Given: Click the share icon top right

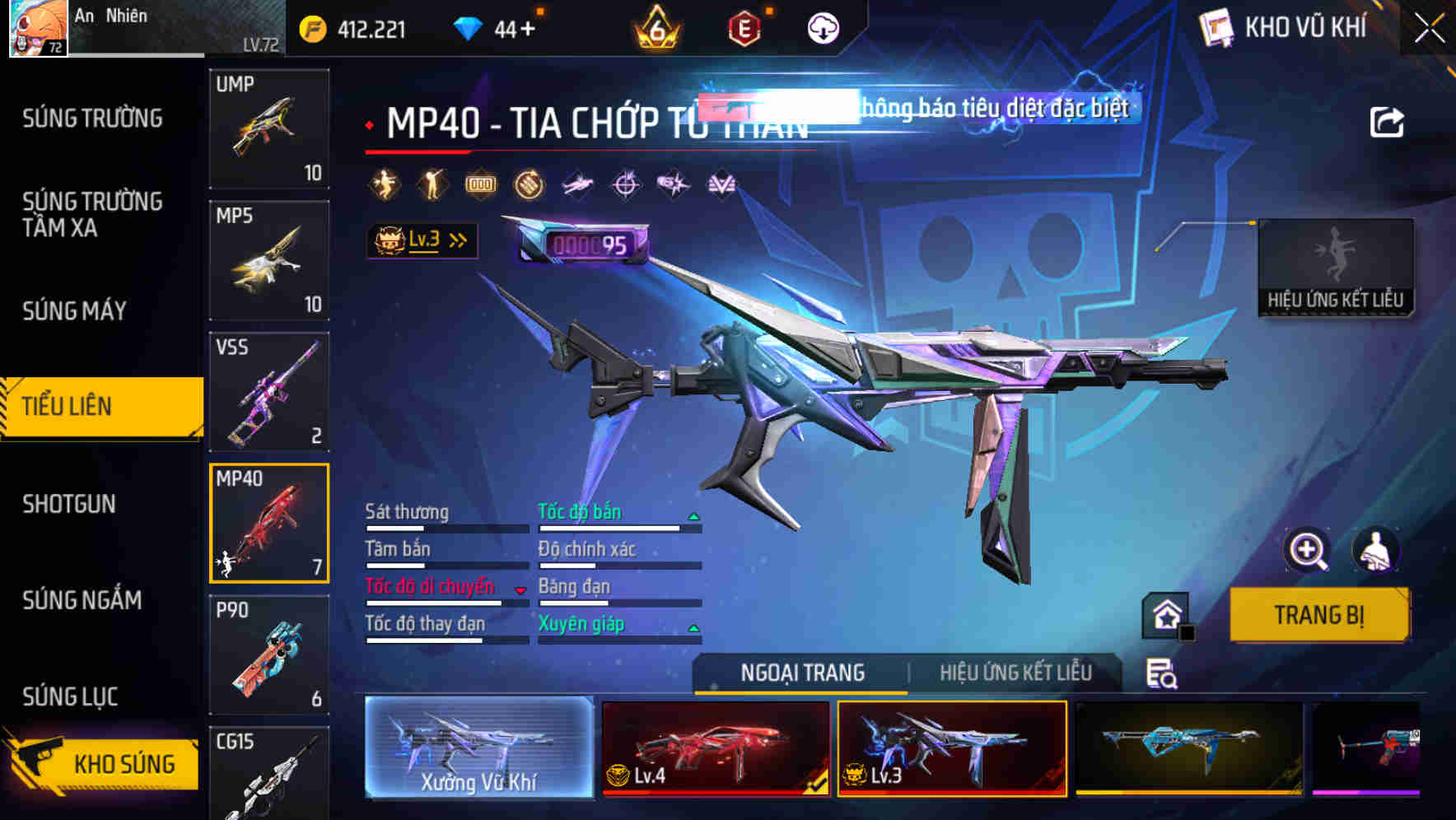Looking at the screenshot, I should pos(1387,121).
